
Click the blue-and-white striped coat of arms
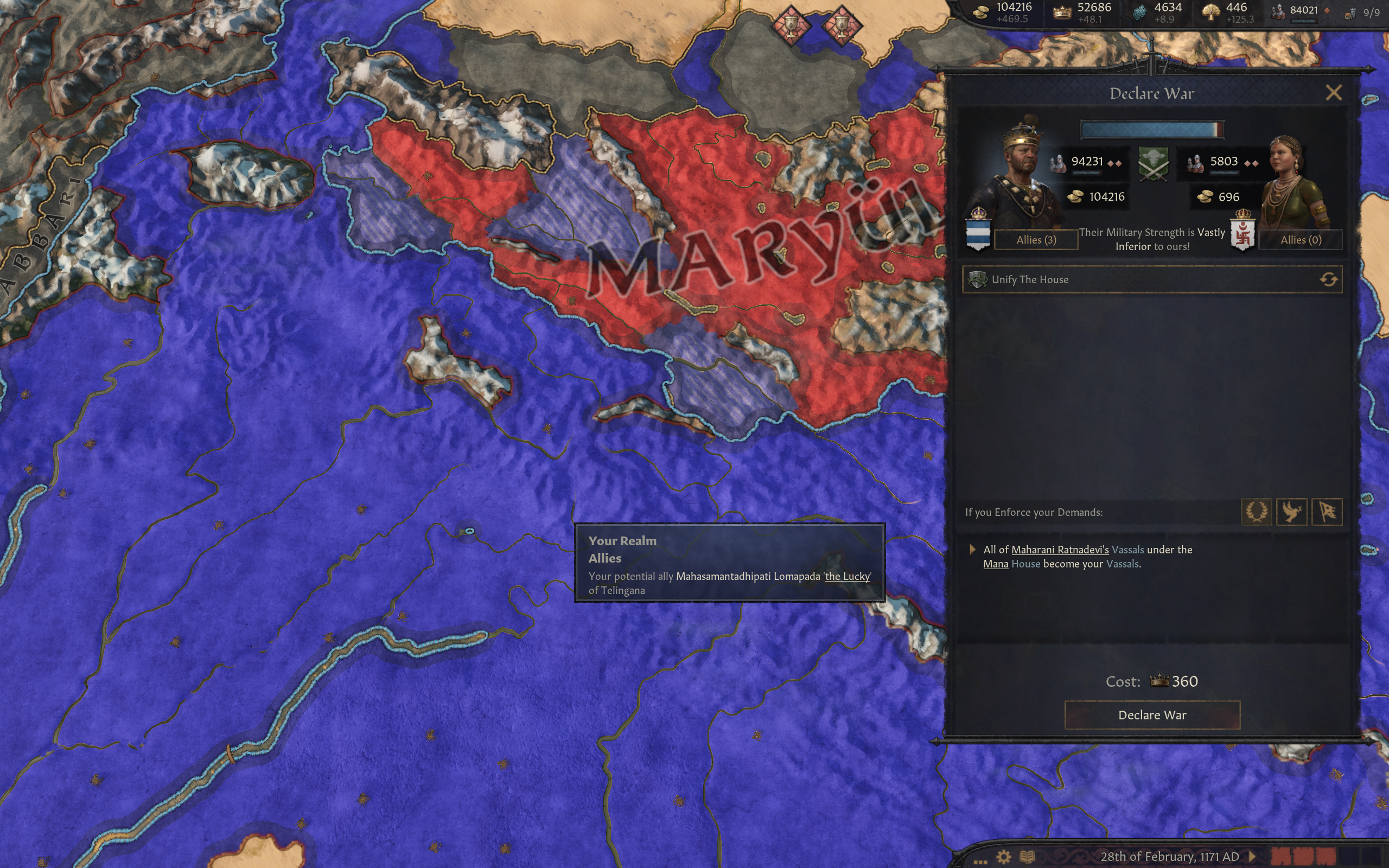[x=978, y=233]
